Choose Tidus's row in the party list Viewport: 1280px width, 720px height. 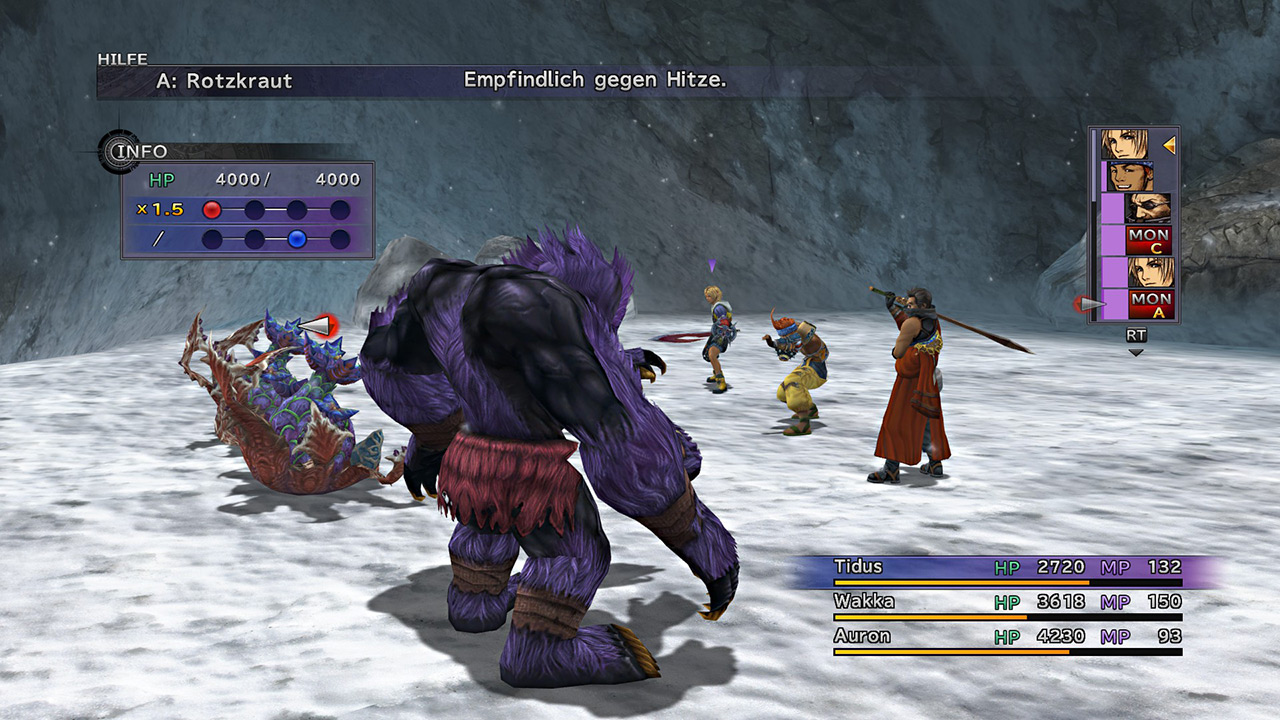tap(1007, 569)
